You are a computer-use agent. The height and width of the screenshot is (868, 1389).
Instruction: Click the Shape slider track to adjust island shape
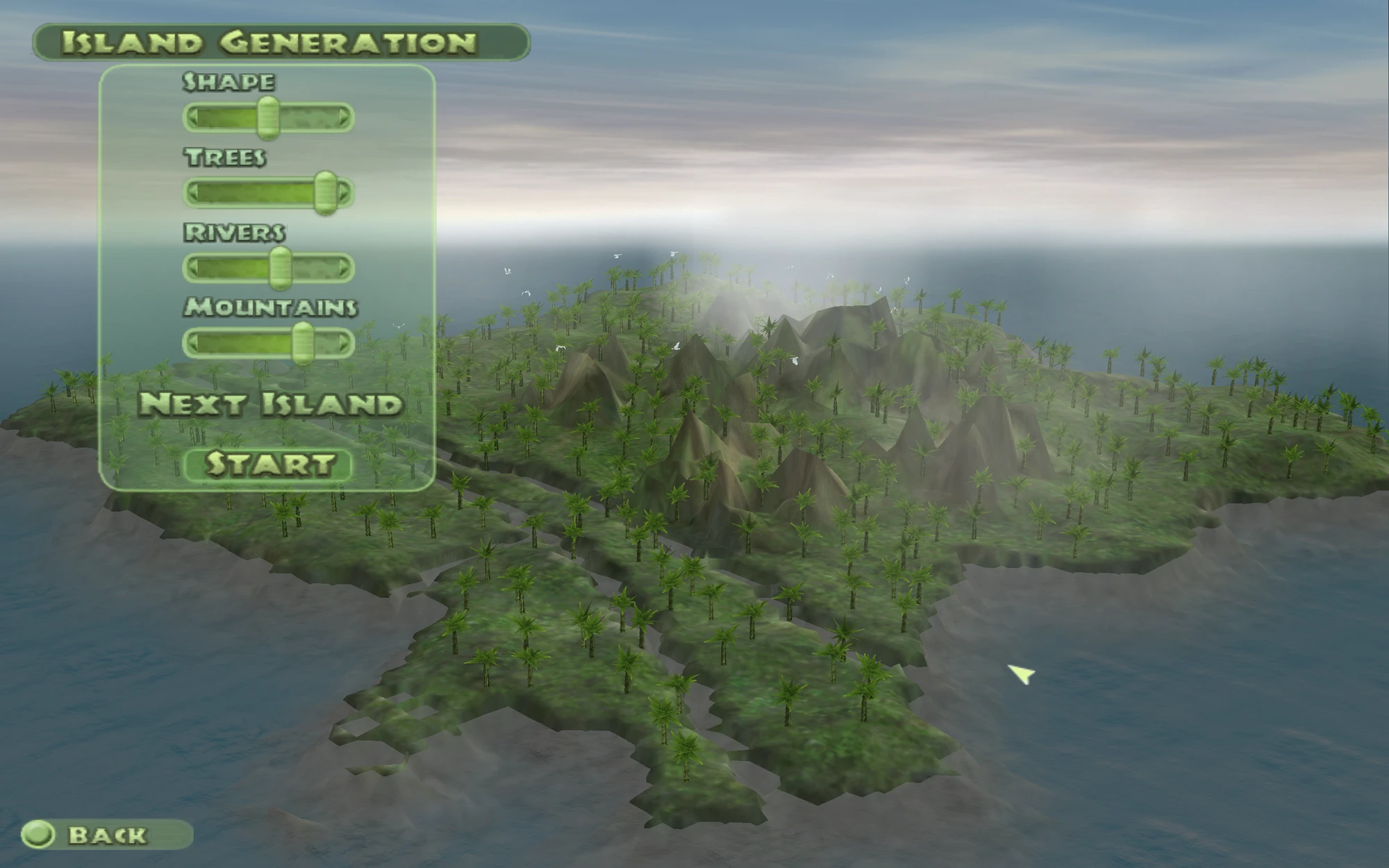(222, 117)
